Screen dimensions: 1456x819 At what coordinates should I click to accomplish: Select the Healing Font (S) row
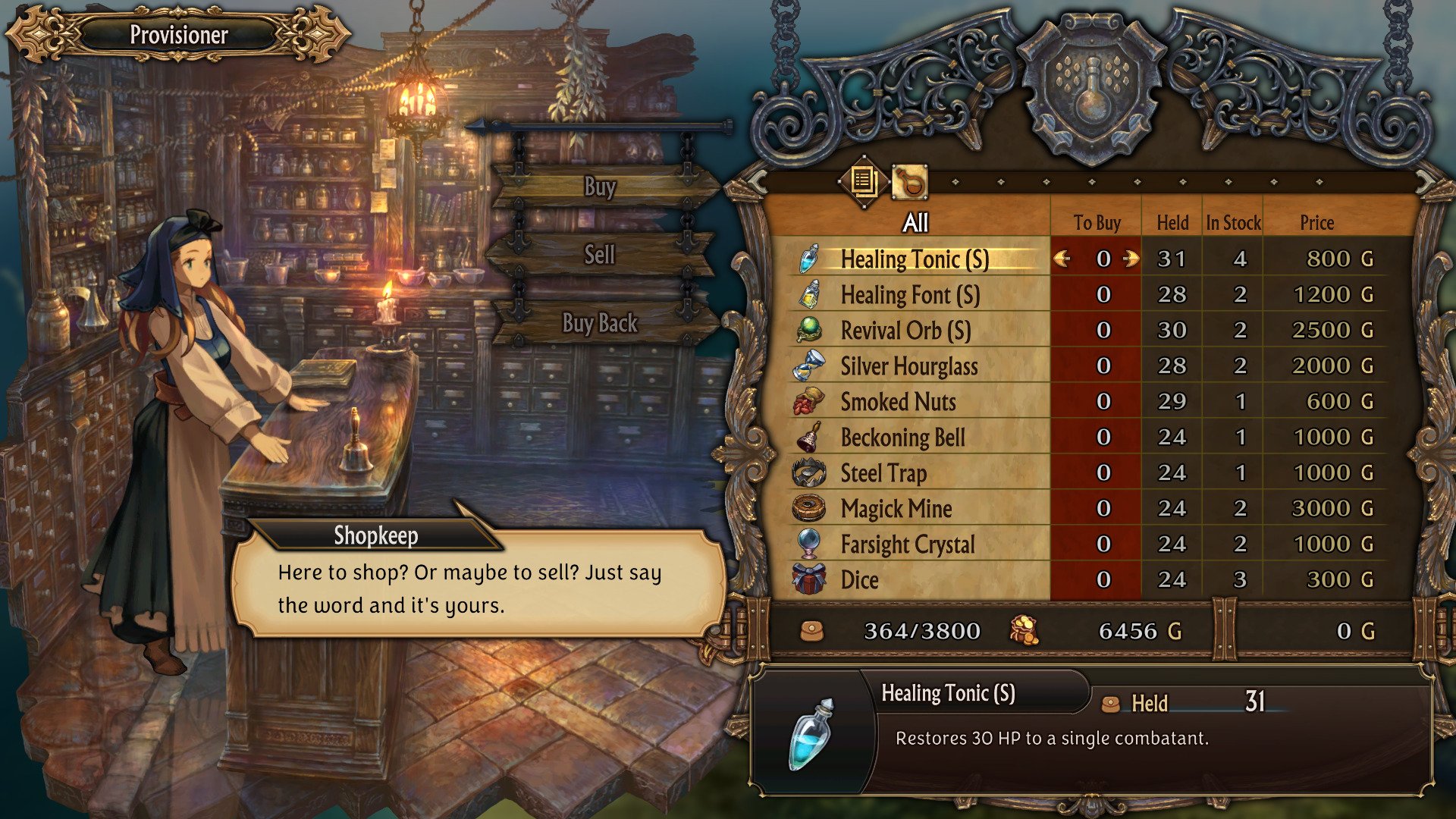coord(910,295)
